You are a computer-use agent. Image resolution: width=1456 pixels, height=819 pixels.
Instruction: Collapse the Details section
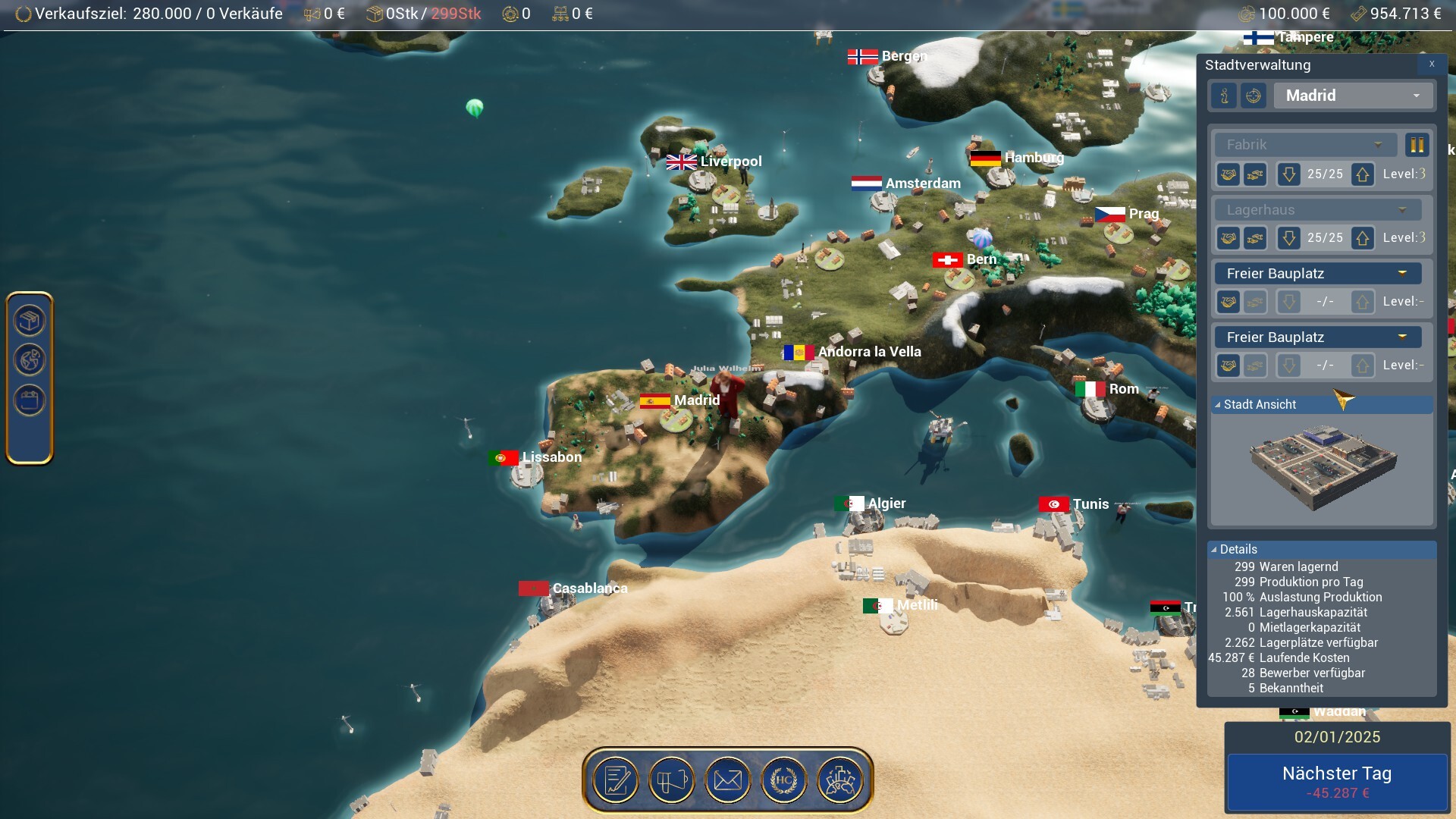[x=1214, y=550]
